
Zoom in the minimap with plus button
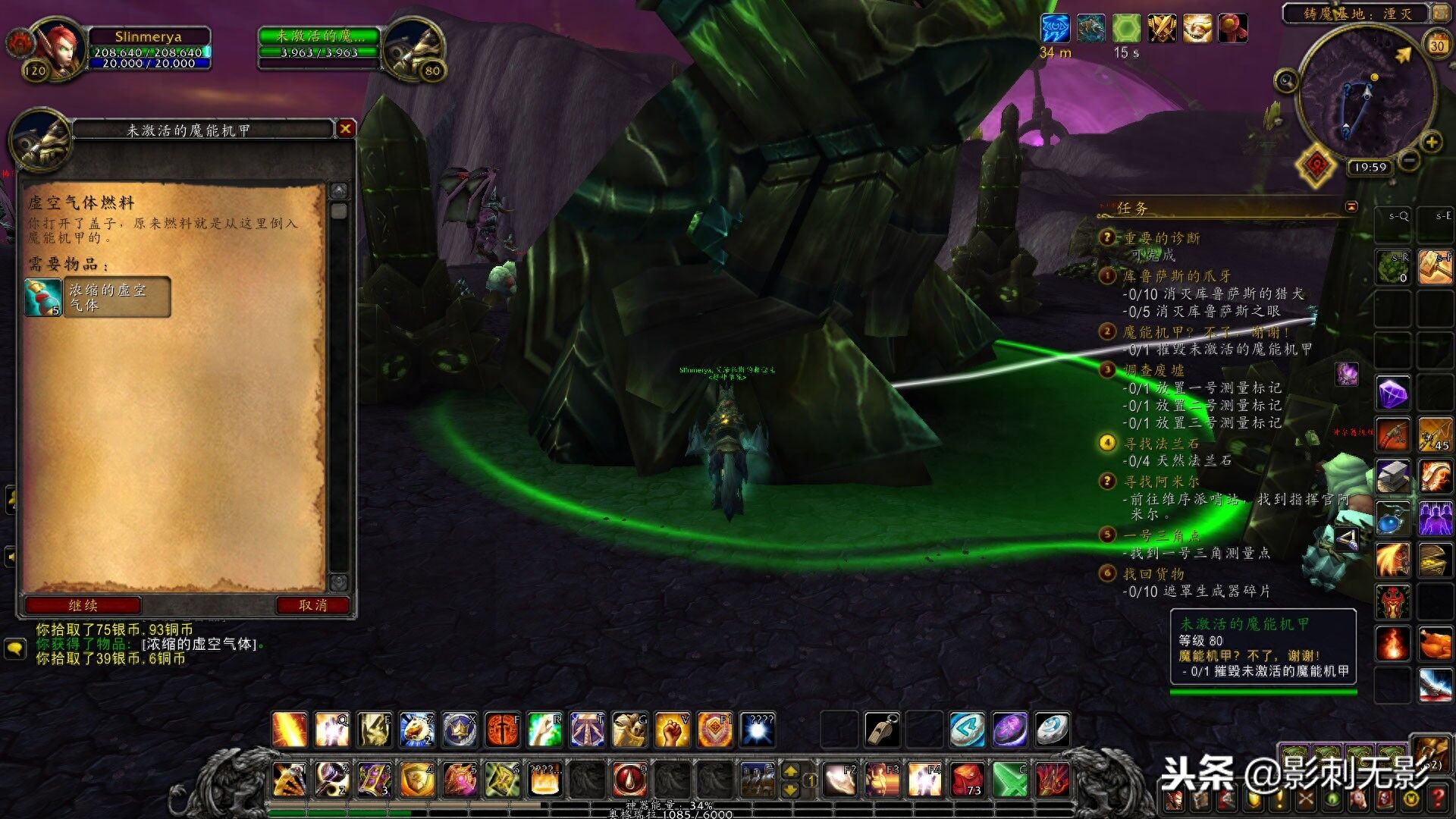click(x=1431, y=143)
